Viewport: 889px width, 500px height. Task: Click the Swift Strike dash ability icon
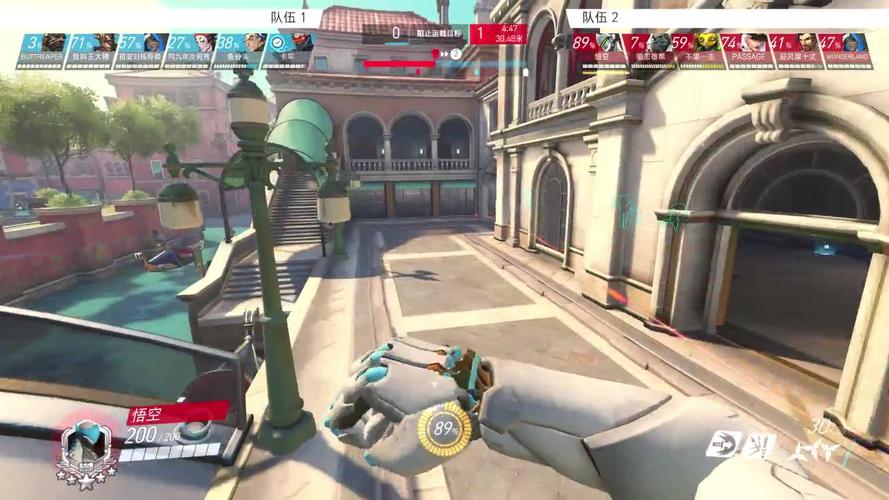(724, 445)
